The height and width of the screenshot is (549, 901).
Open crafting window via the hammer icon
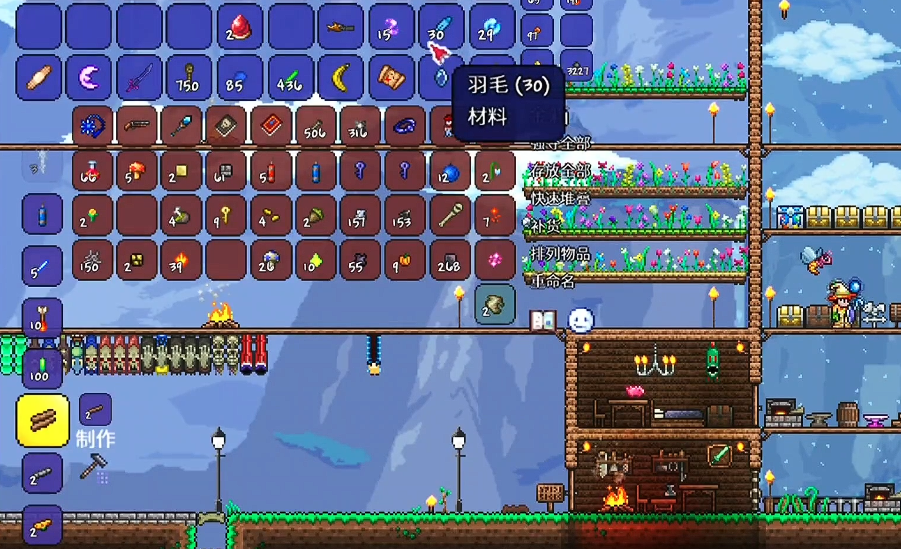pyautogui.click(x=96, y=466)
